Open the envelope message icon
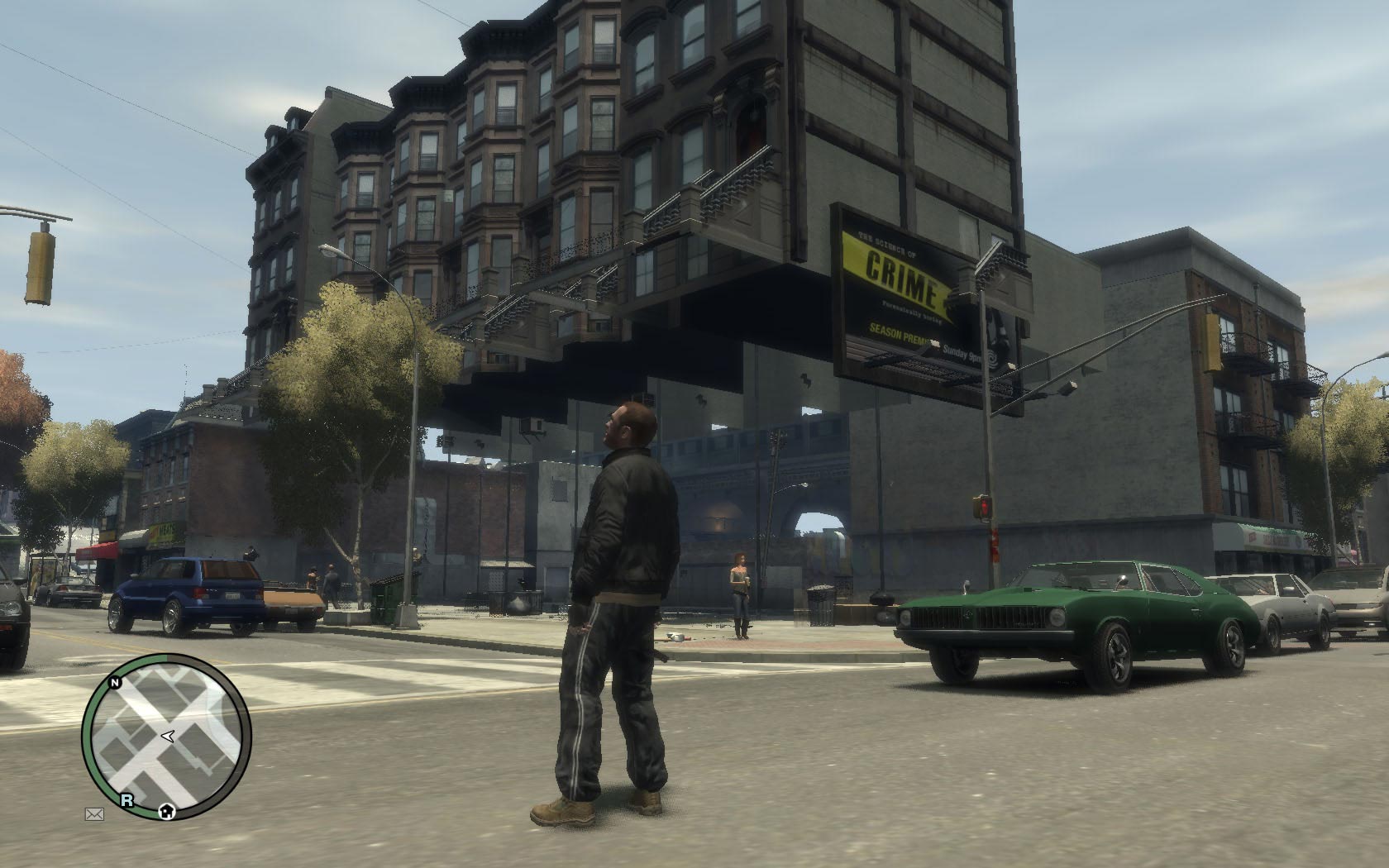The width and height of the screenshot is (1389, 868). [x=94, y=814]
